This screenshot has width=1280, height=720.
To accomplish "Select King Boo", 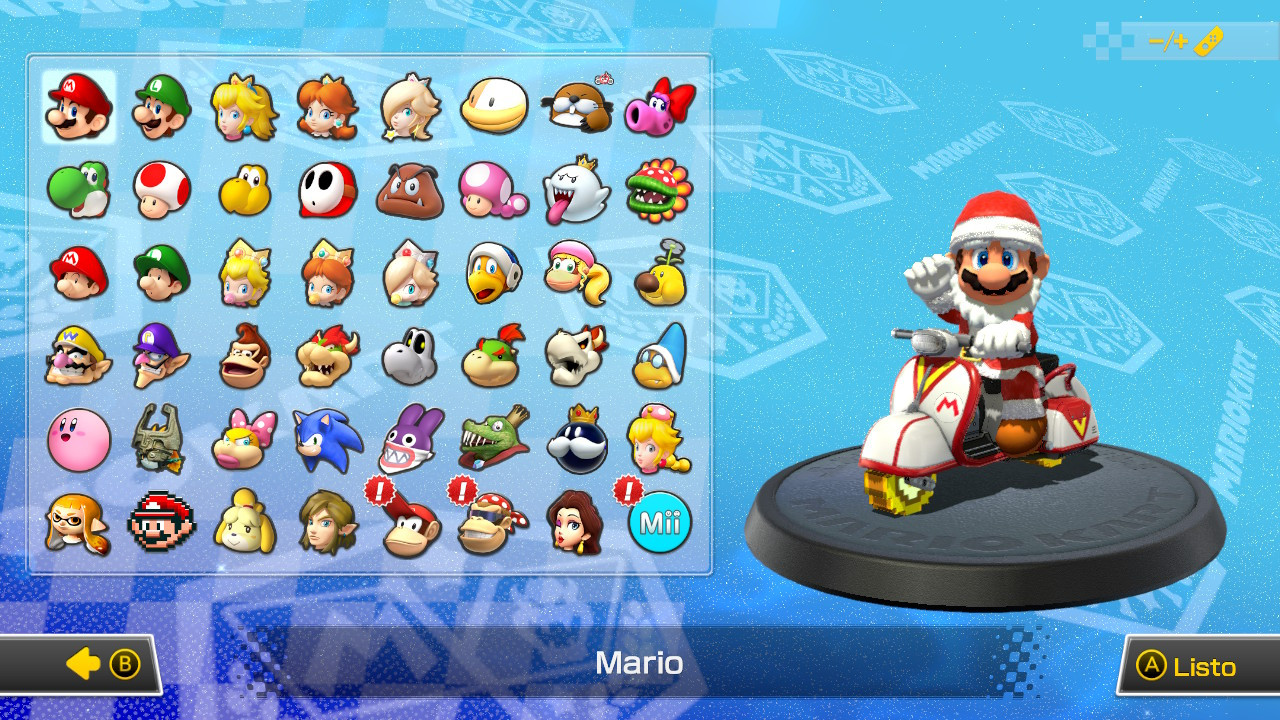I will pos(576,190).
